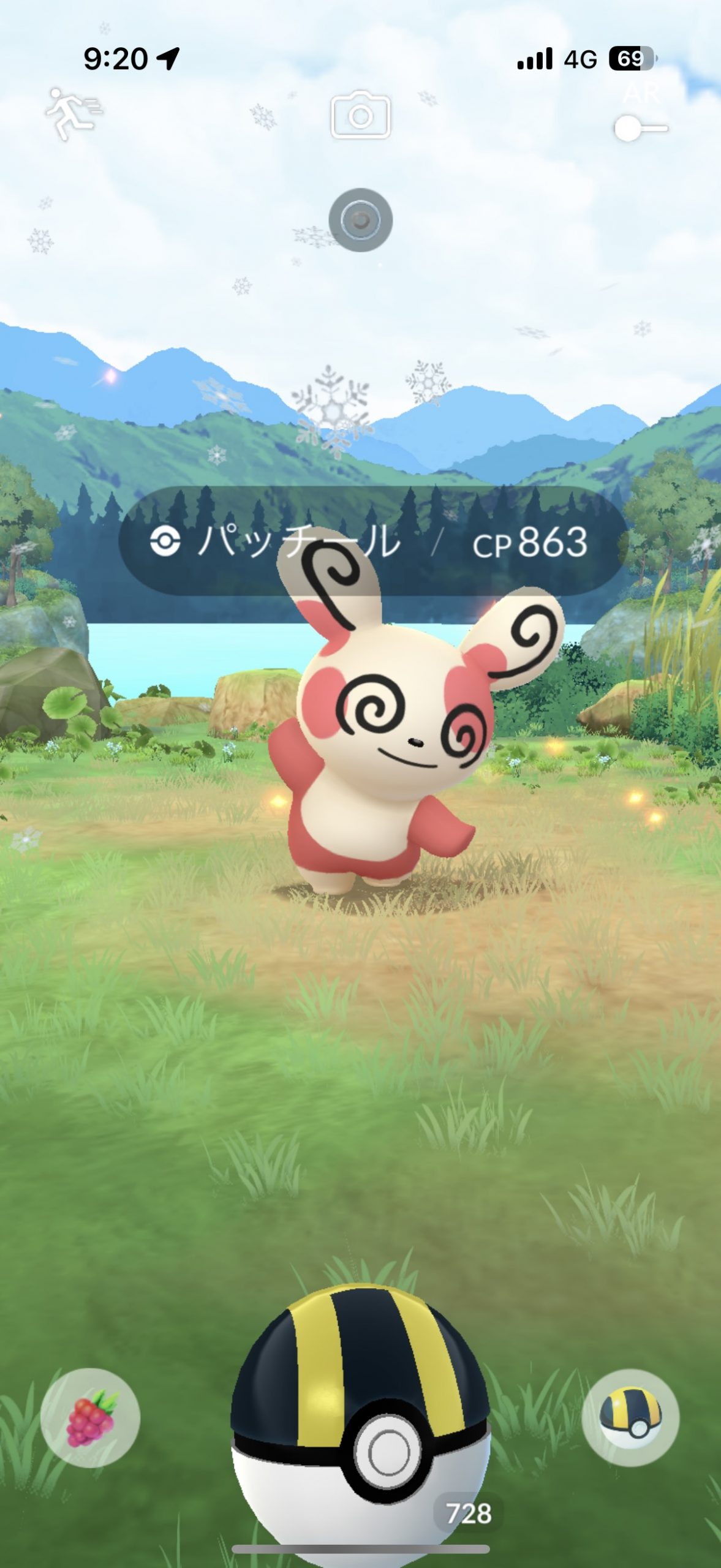
Task: Tap the running figure flee icon
Action: tap(73, 114)
